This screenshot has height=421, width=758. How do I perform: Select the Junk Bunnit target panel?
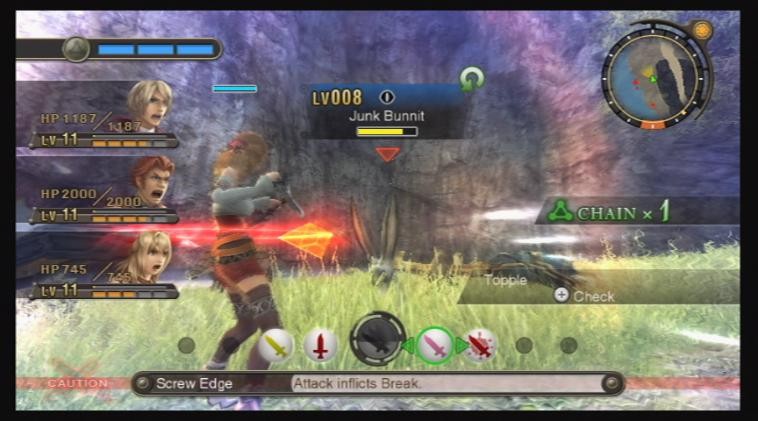(x=386, y=110)
